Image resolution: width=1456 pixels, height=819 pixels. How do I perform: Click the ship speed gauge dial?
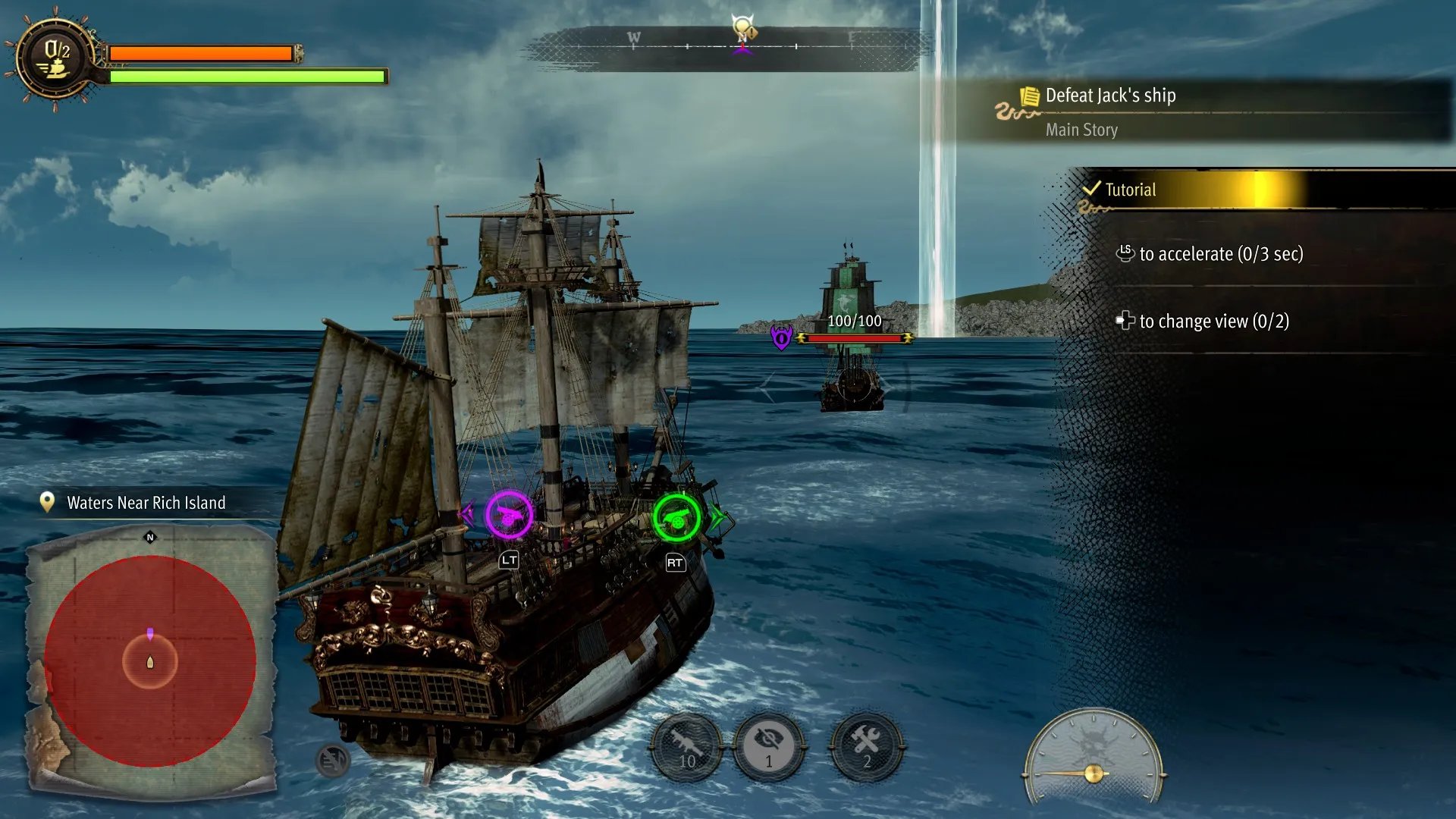[1093, 757]
